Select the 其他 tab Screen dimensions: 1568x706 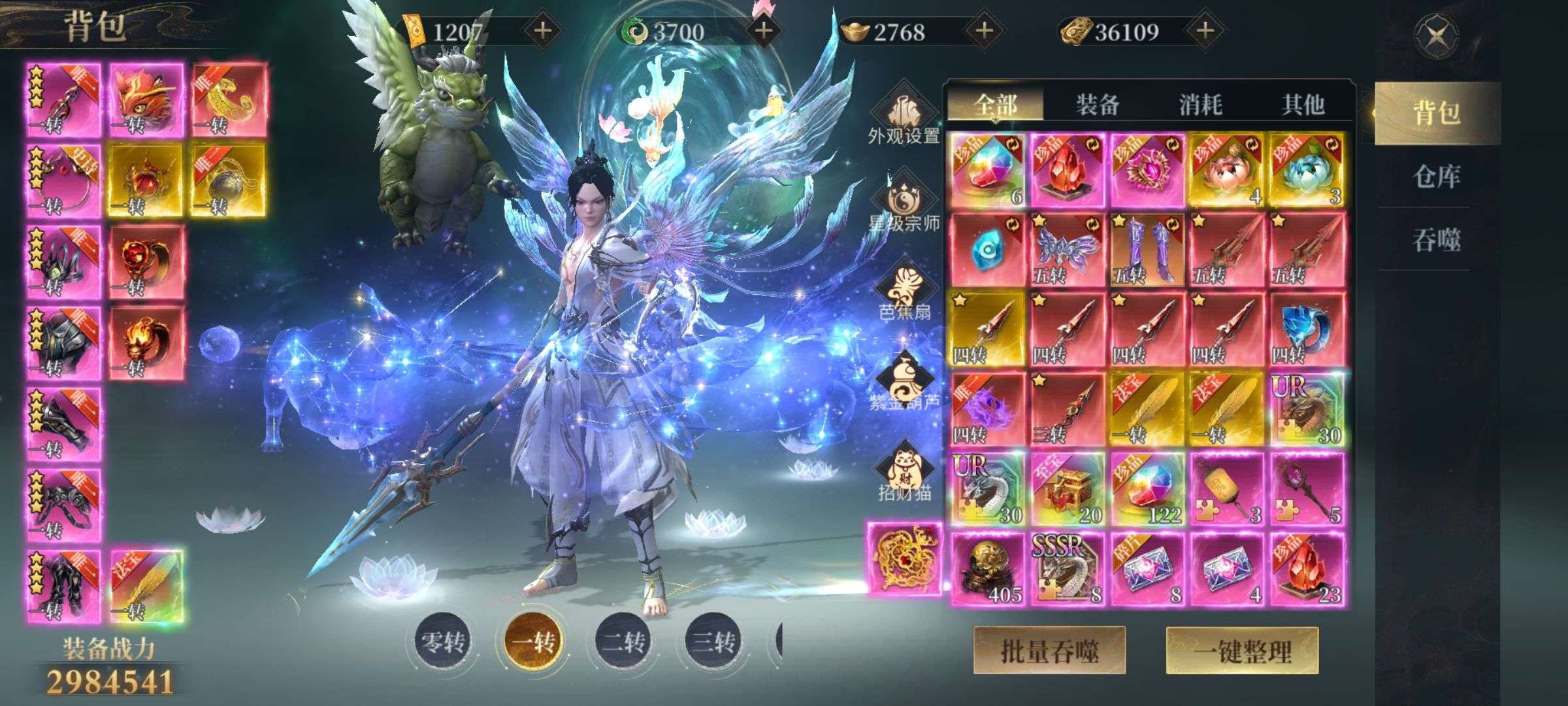1302,105
